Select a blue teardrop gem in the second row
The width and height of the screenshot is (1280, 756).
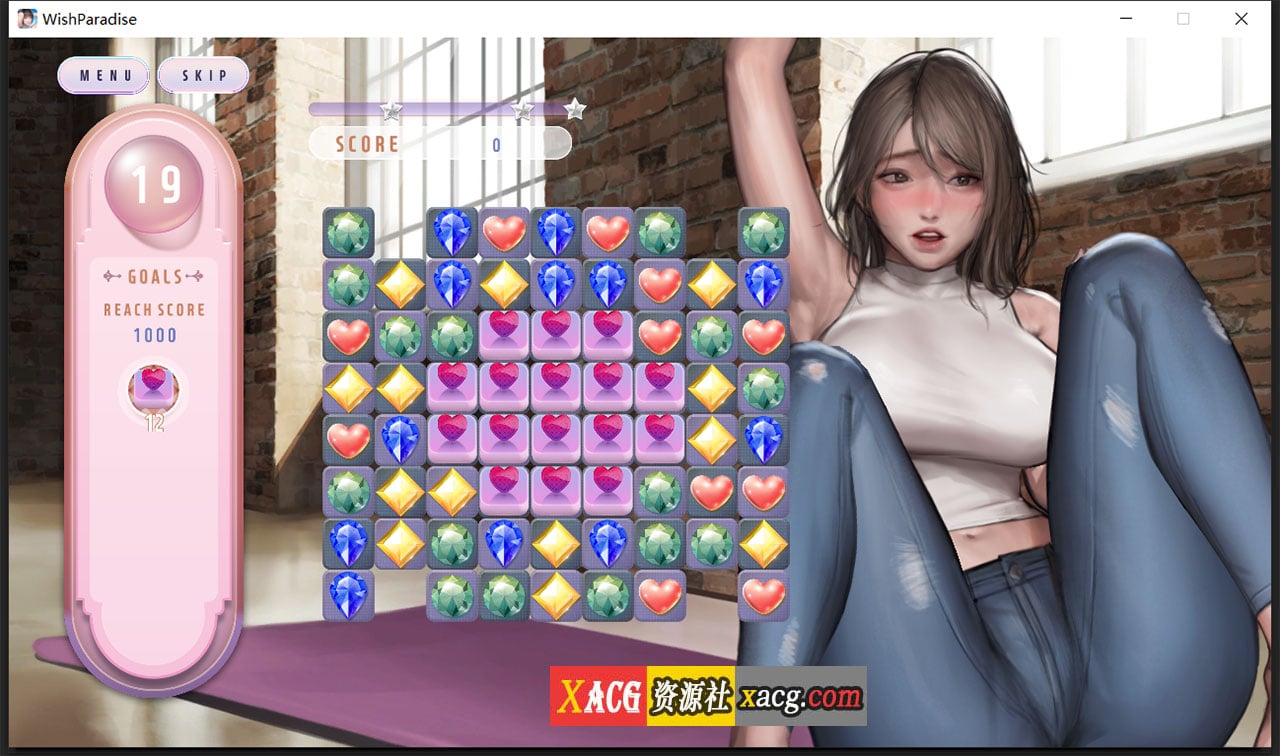(x=451, y=284)
